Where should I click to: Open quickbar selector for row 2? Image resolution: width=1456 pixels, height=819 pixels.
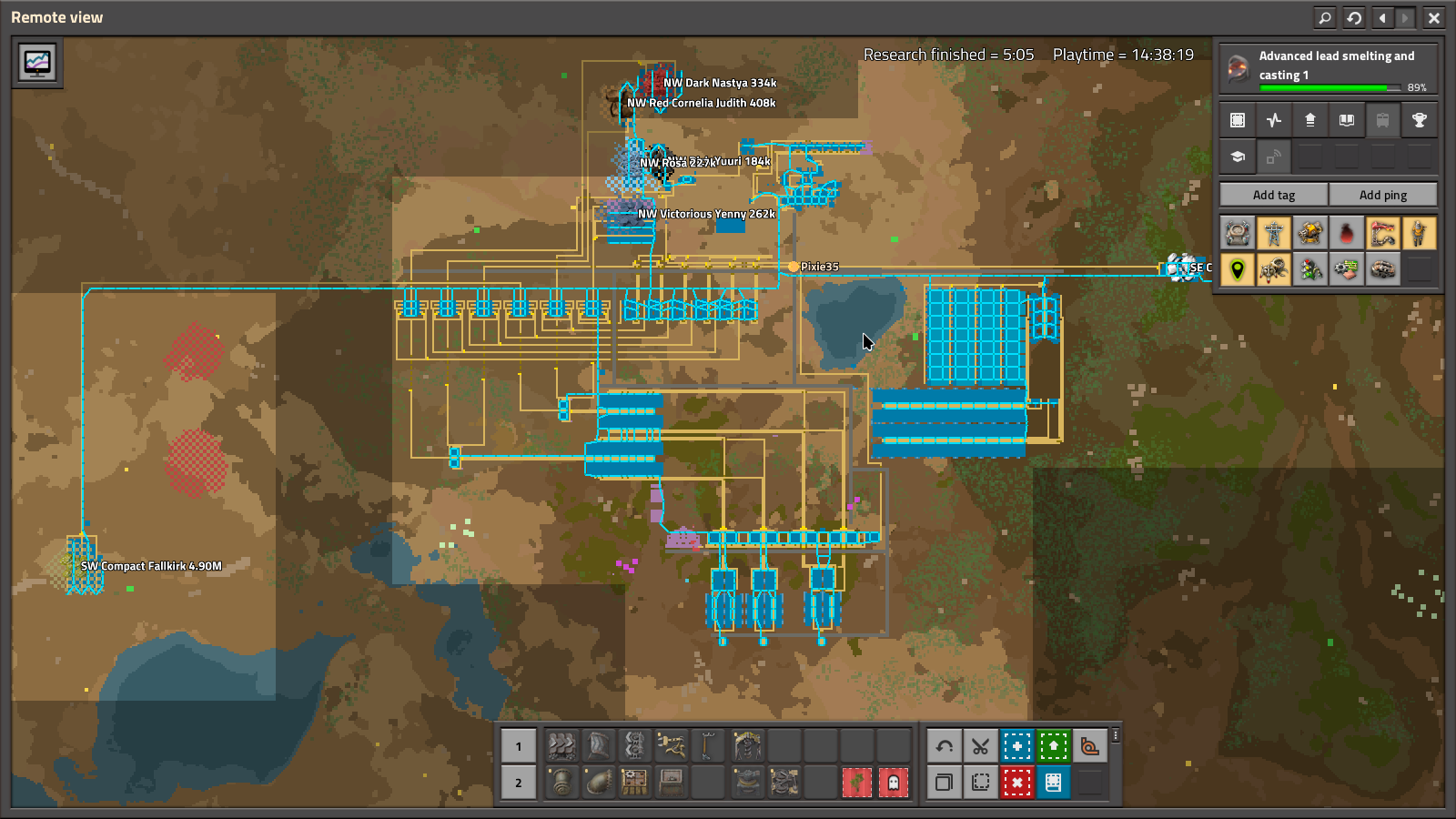coord(518,782)
